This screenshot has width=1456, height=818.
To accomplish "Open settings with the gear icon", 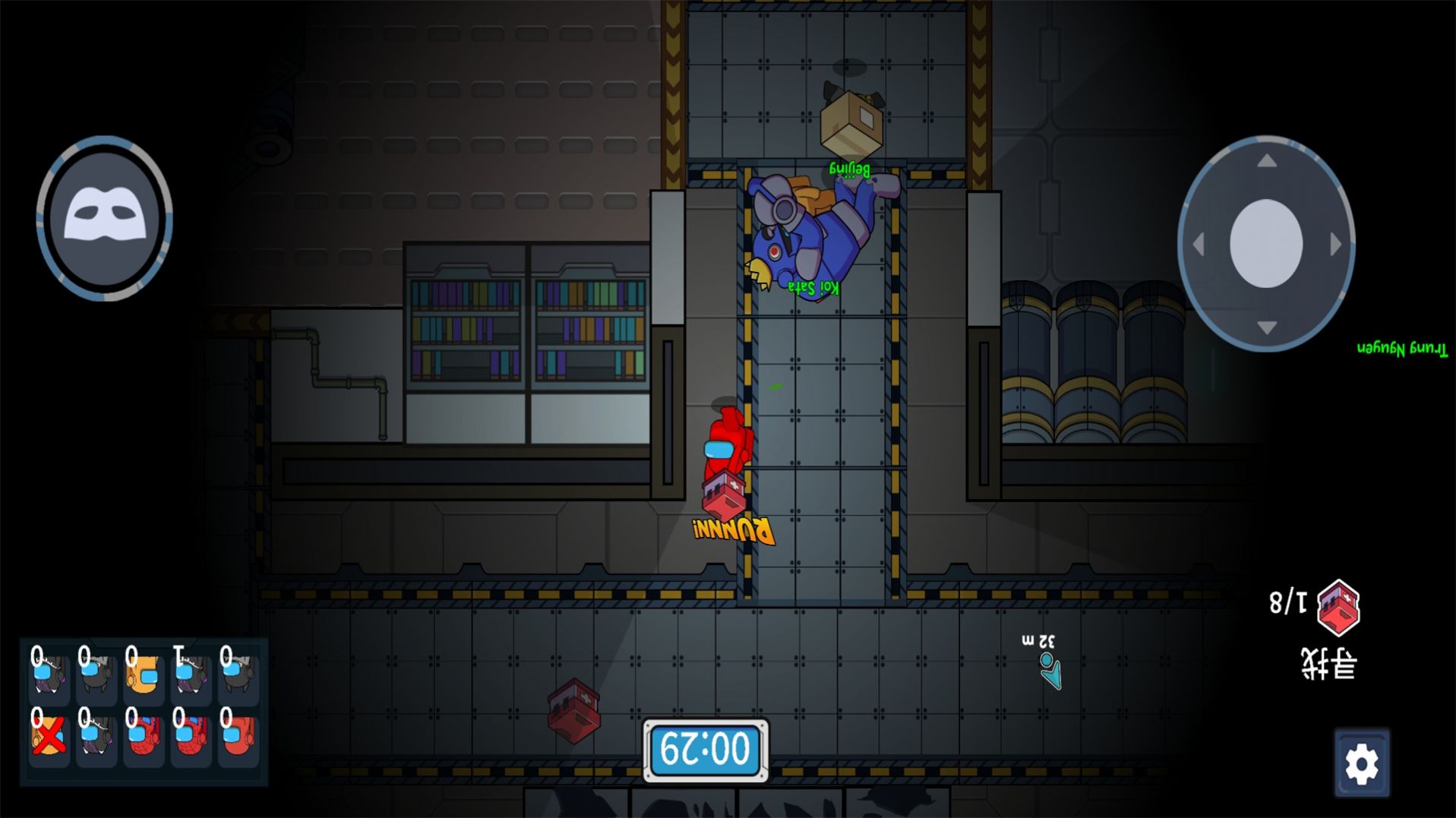I will click(x=1361, y=764).
